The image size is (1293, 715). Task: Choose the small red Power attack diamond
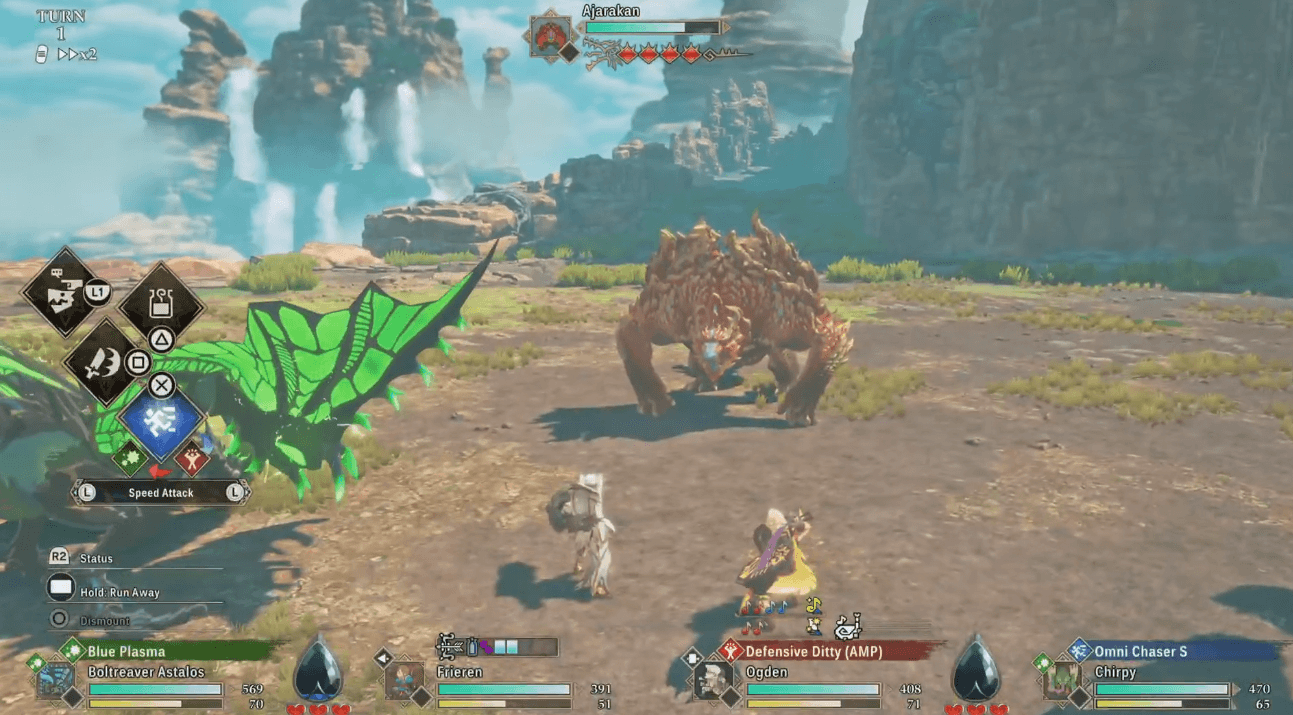pyautogui.click(x=191, y=459)
